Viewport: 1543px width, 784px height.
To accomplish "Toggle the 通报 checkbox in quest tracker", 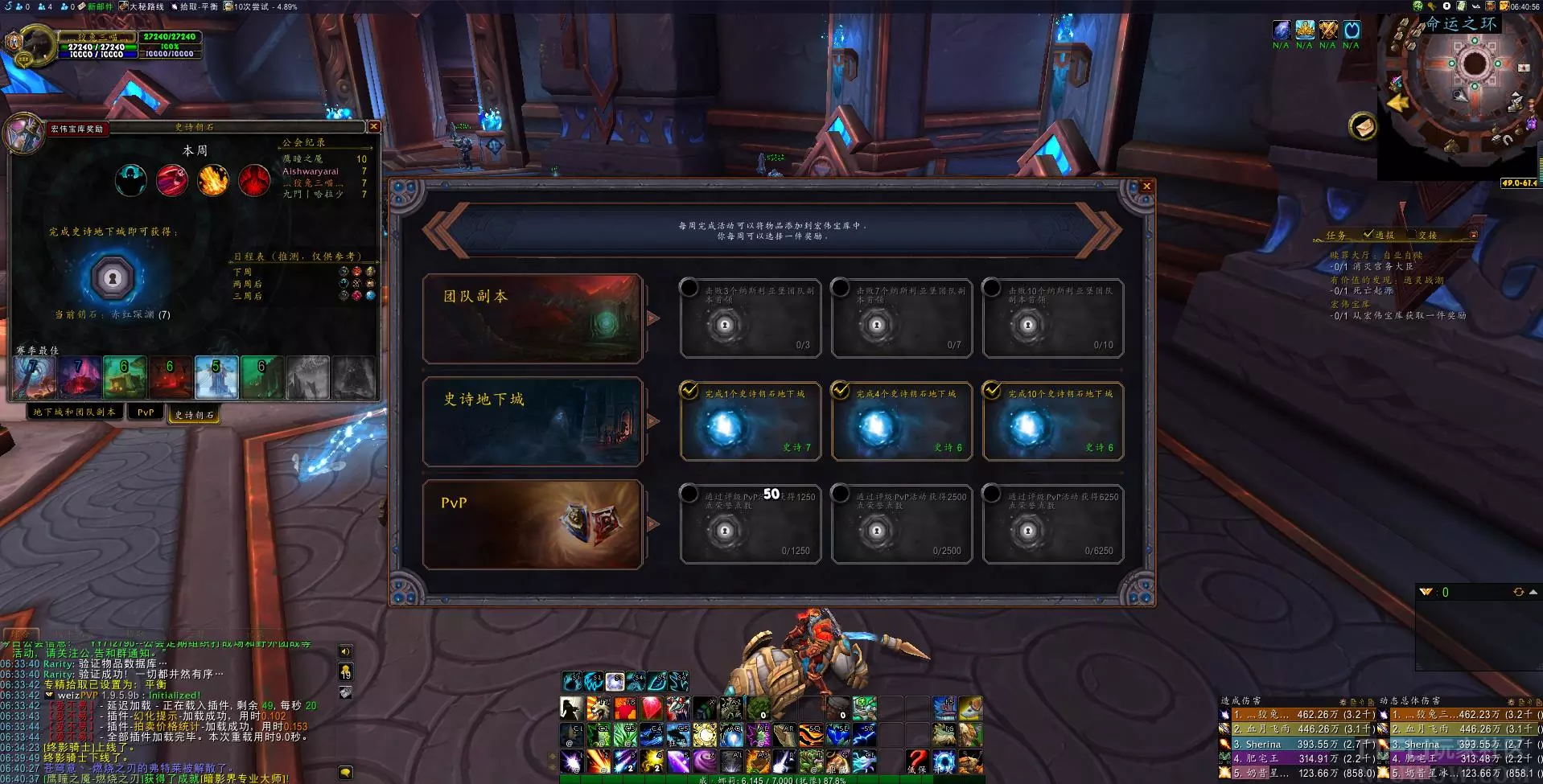I will [1369, 235].
